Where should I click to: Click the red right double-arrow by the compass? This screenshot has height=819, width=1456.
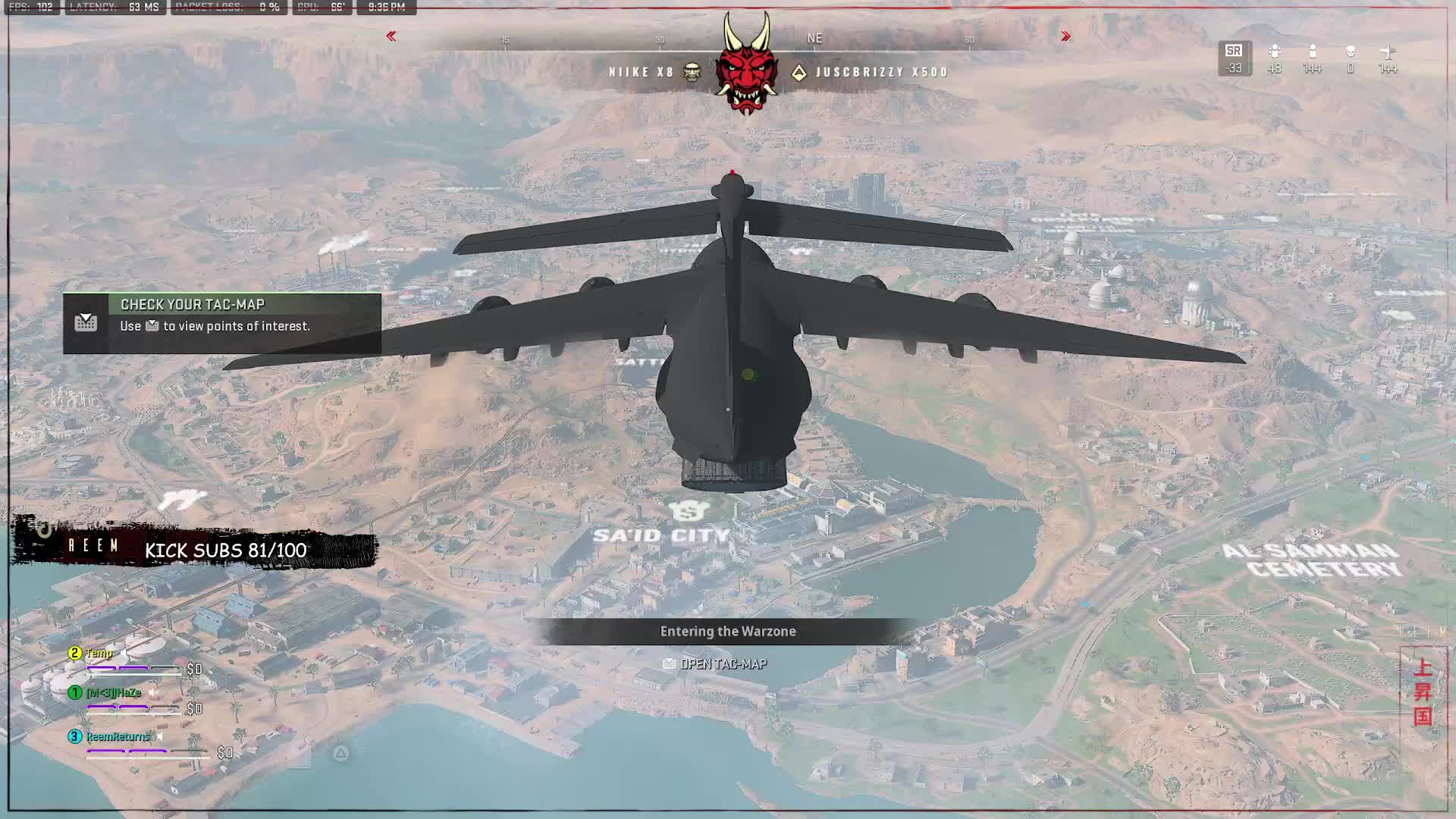click(x=1065, y=36)
